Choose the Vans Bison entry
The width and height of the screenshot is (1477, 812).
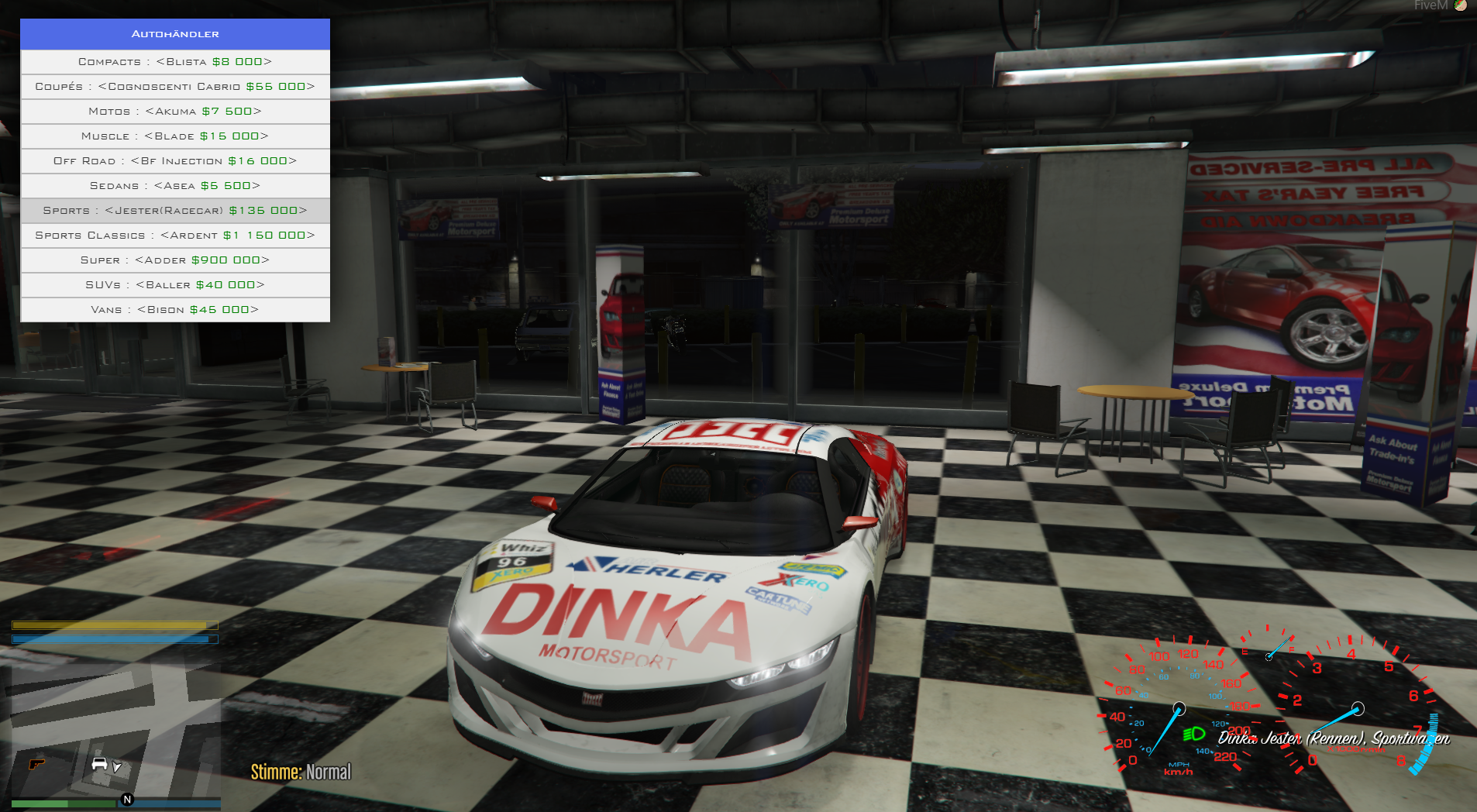pyautogui.click(x=175, y=310)
